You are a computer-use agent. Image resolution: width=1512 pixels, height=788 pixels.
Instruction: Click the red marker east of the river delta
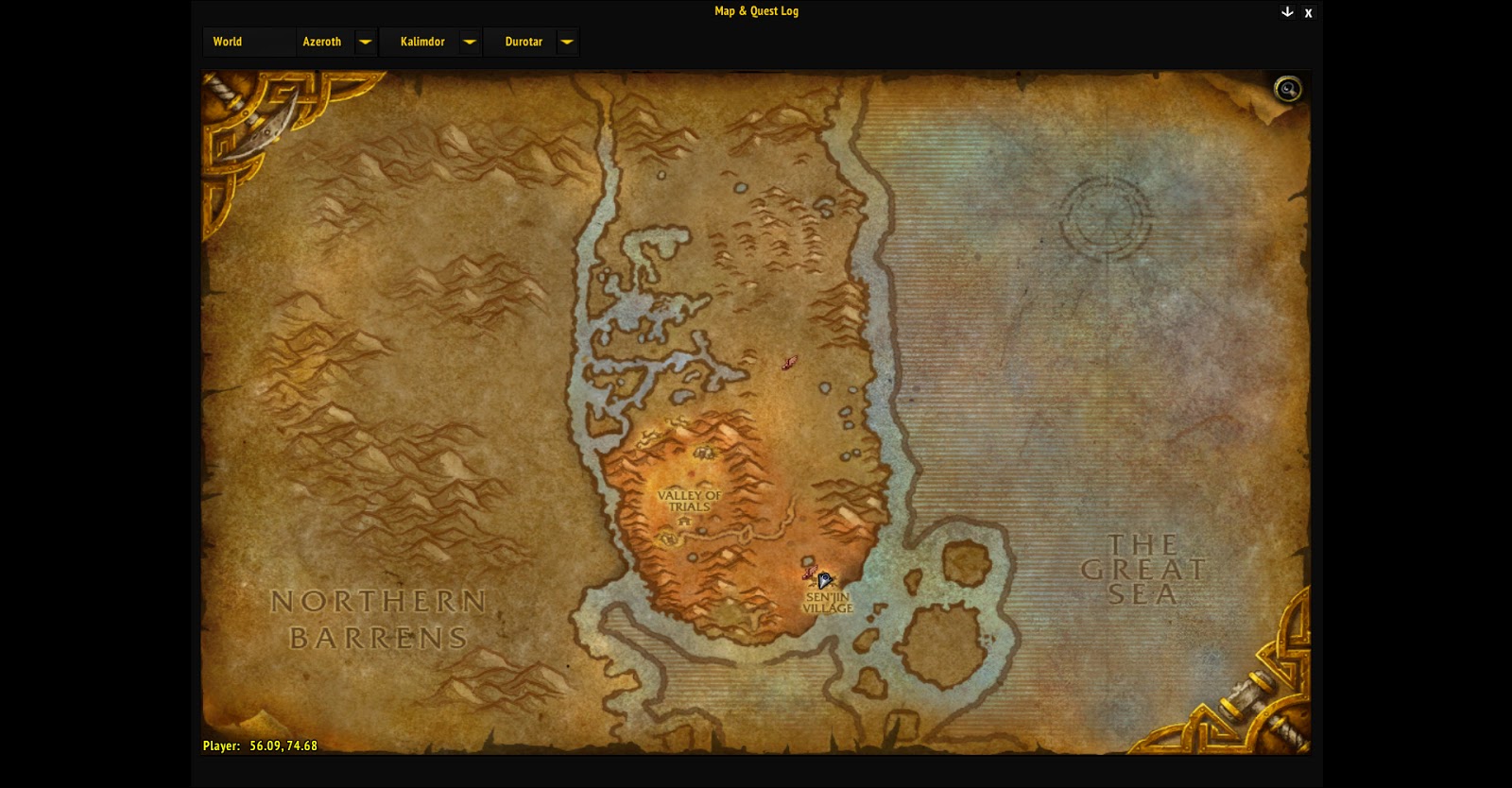pos(790,363)
